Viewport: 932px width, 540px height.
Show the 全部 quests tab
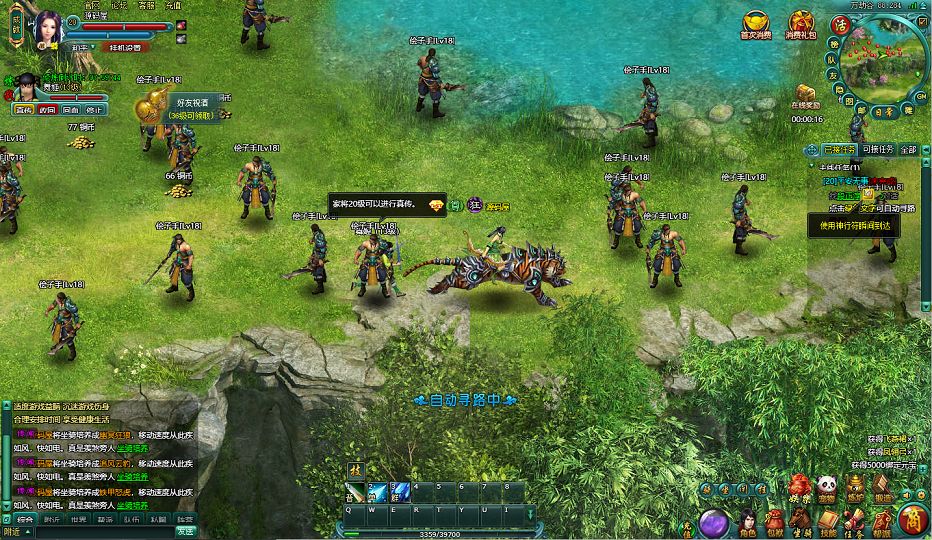tap(907, 149)
